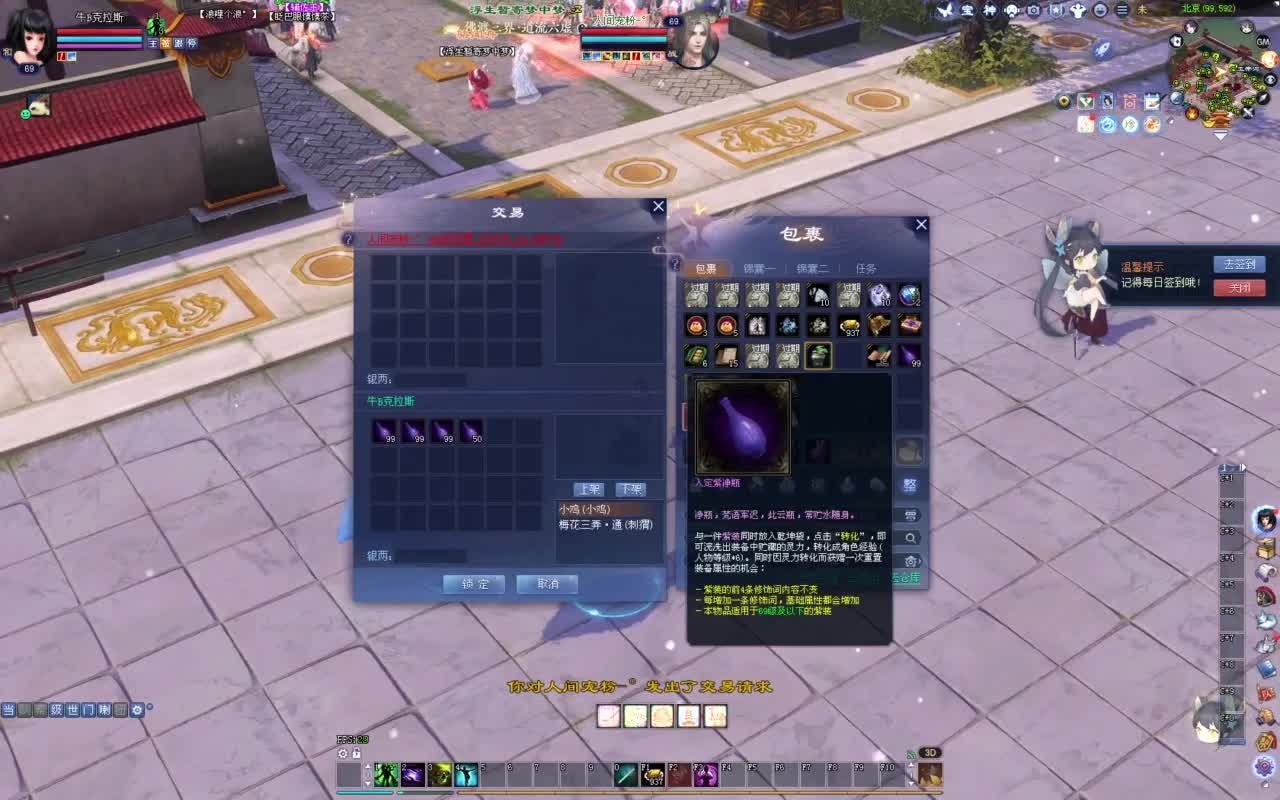Click the 锁定 button in the trade window
The height and width of the screenshot is (800, 1280).
click(x=472, y=584)
